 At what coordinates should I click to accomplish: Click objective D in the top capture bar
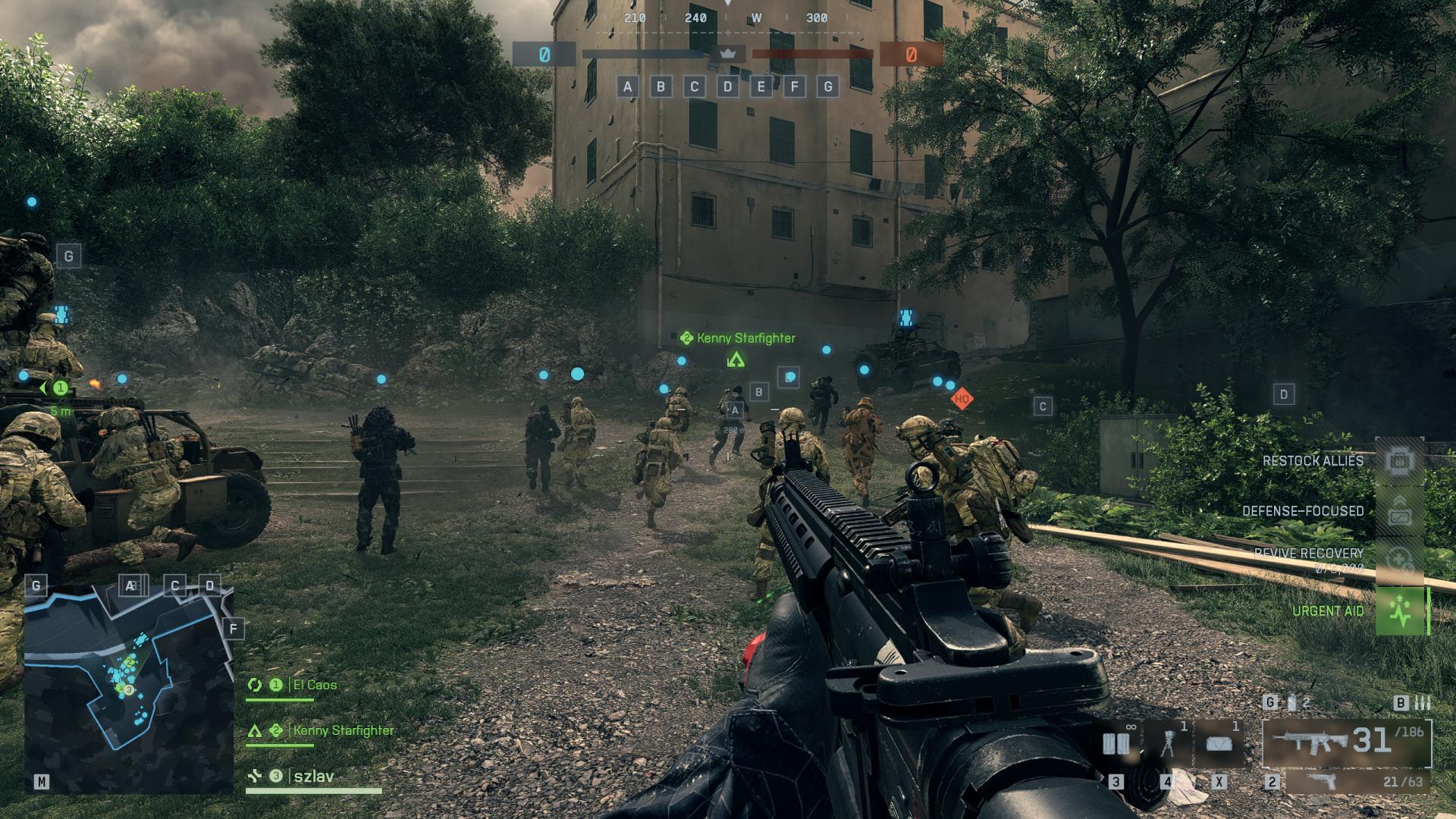point(728,86)
